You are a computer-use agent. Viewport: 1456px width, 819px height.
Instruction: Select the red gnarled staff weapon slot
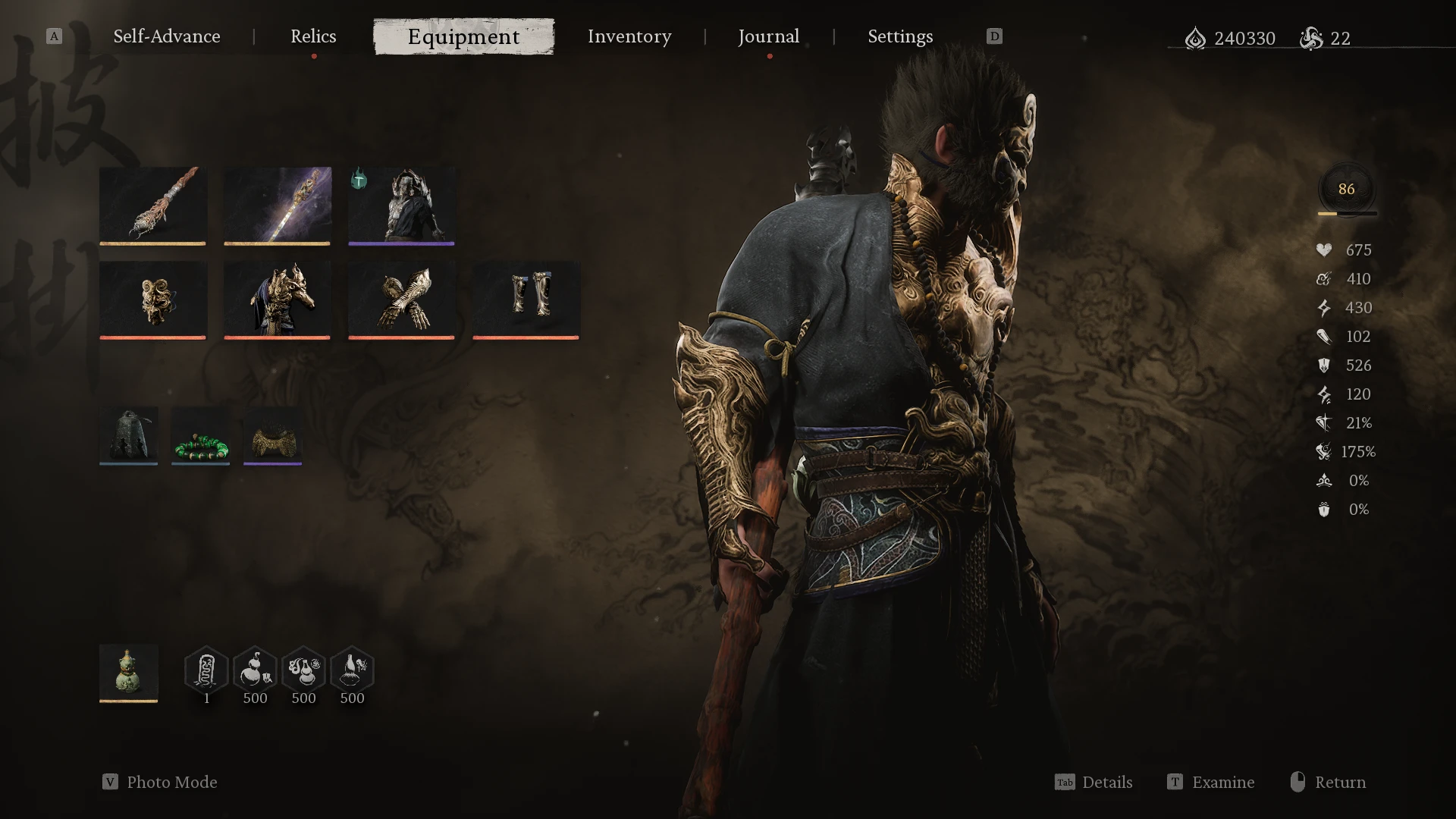coord(152,205)
